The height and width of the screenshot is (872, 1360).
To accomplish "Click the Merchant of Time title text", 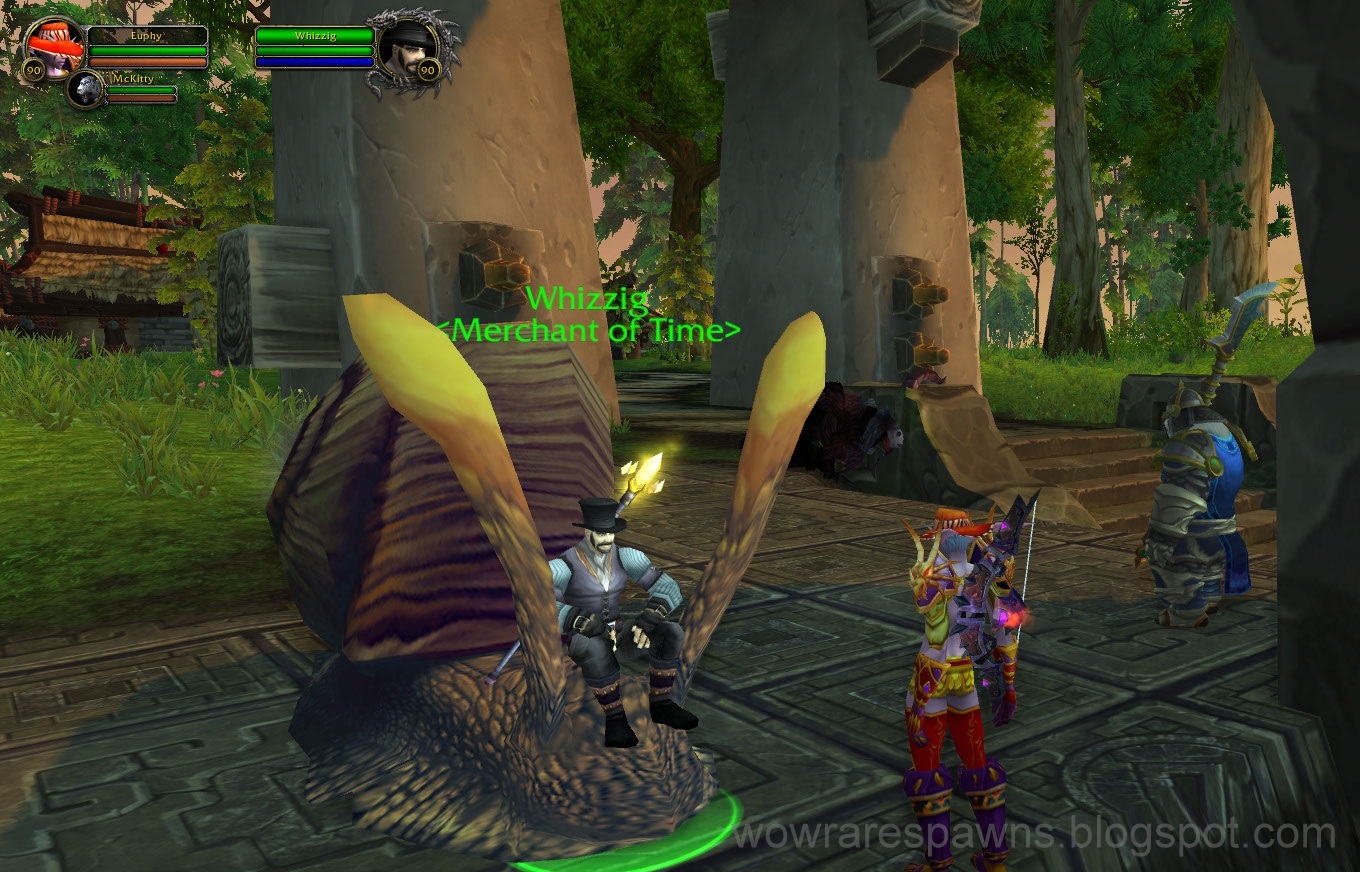I will pyautogui.click(x=592, y=331).
